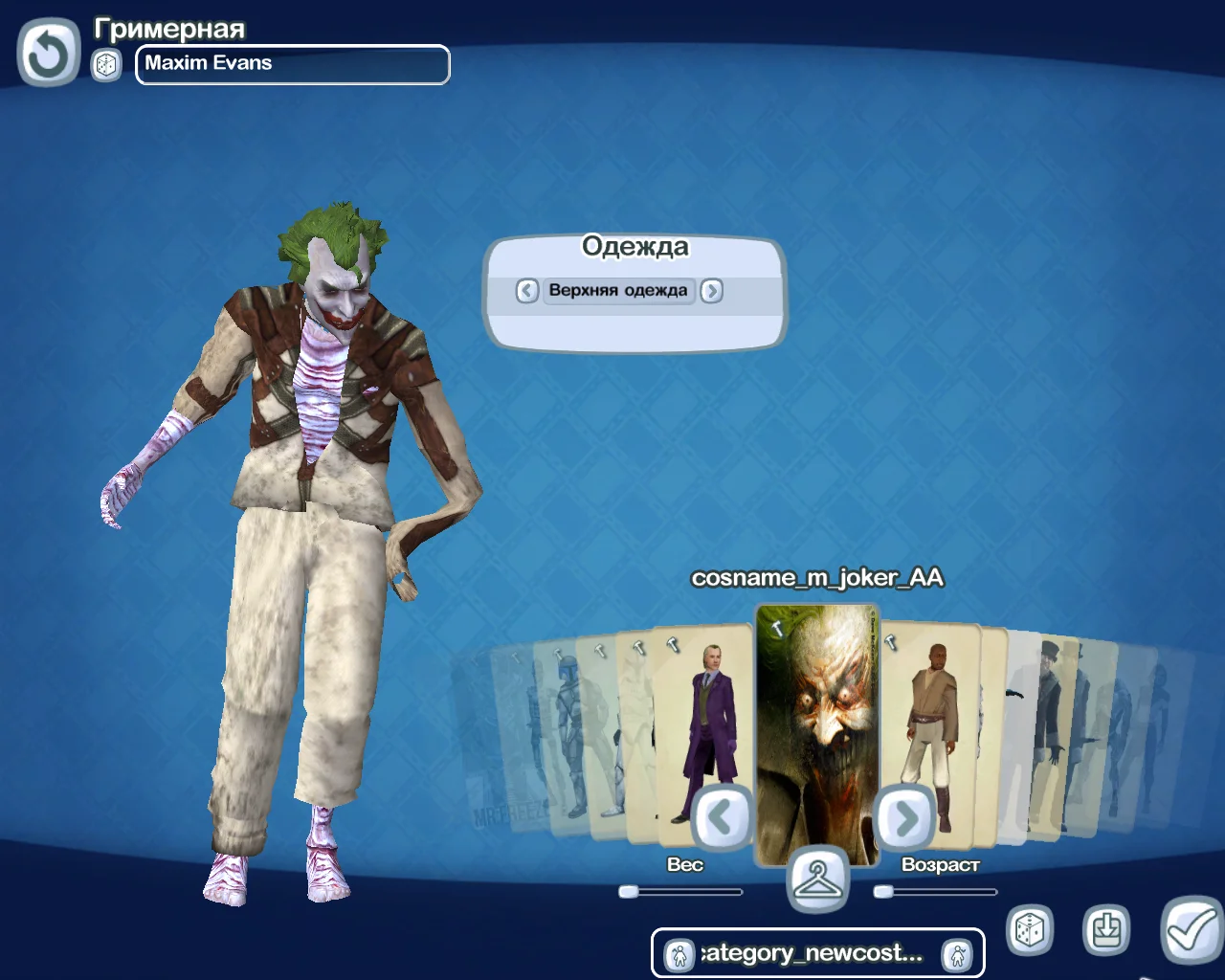Show the next costume card
The width and height of the screenshot is (1225, 980).
904,817
